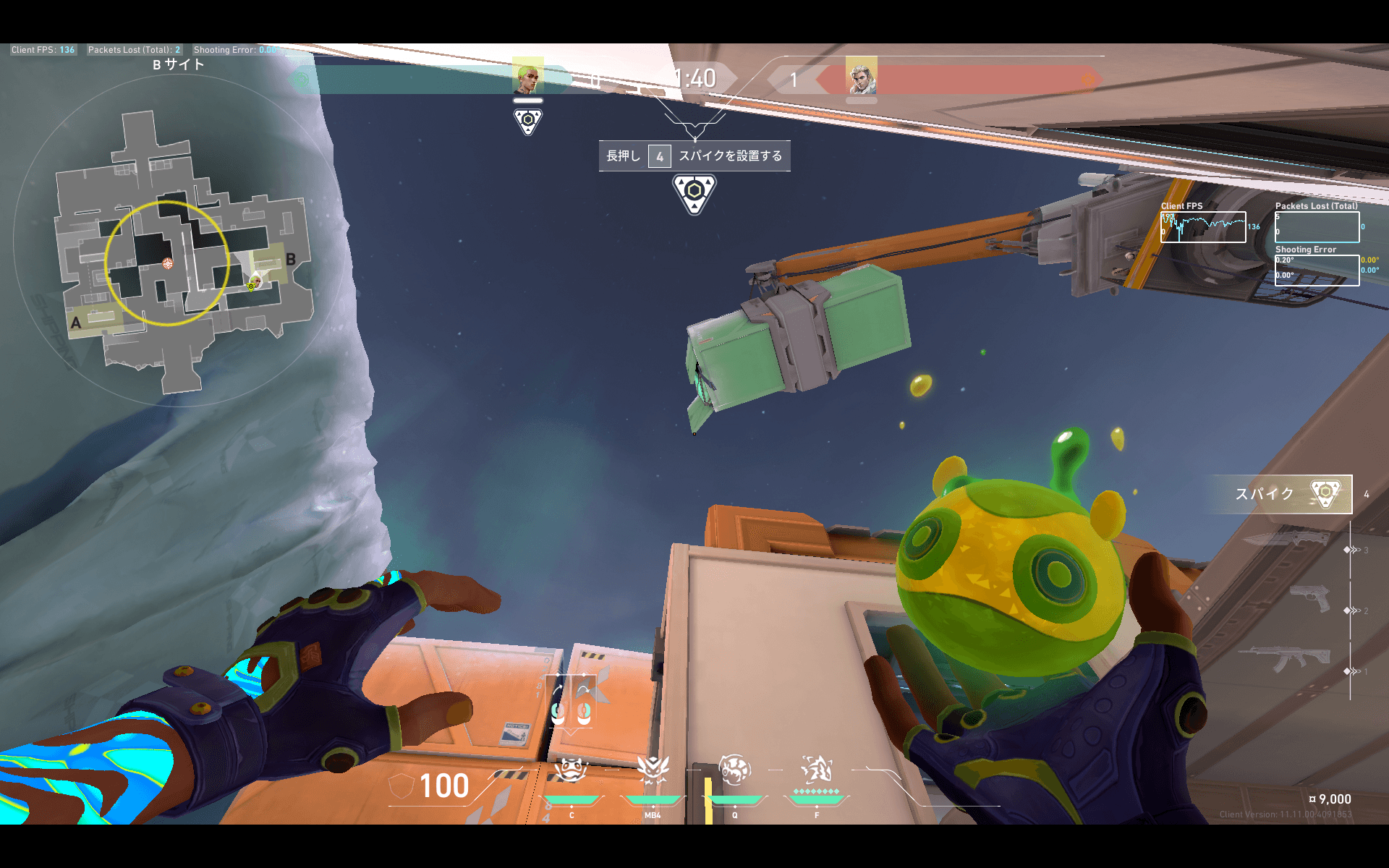The width and height of the screenshot is (1389, 868).
Task: Click the B site marker on the minimap
Action: point(290,259)
